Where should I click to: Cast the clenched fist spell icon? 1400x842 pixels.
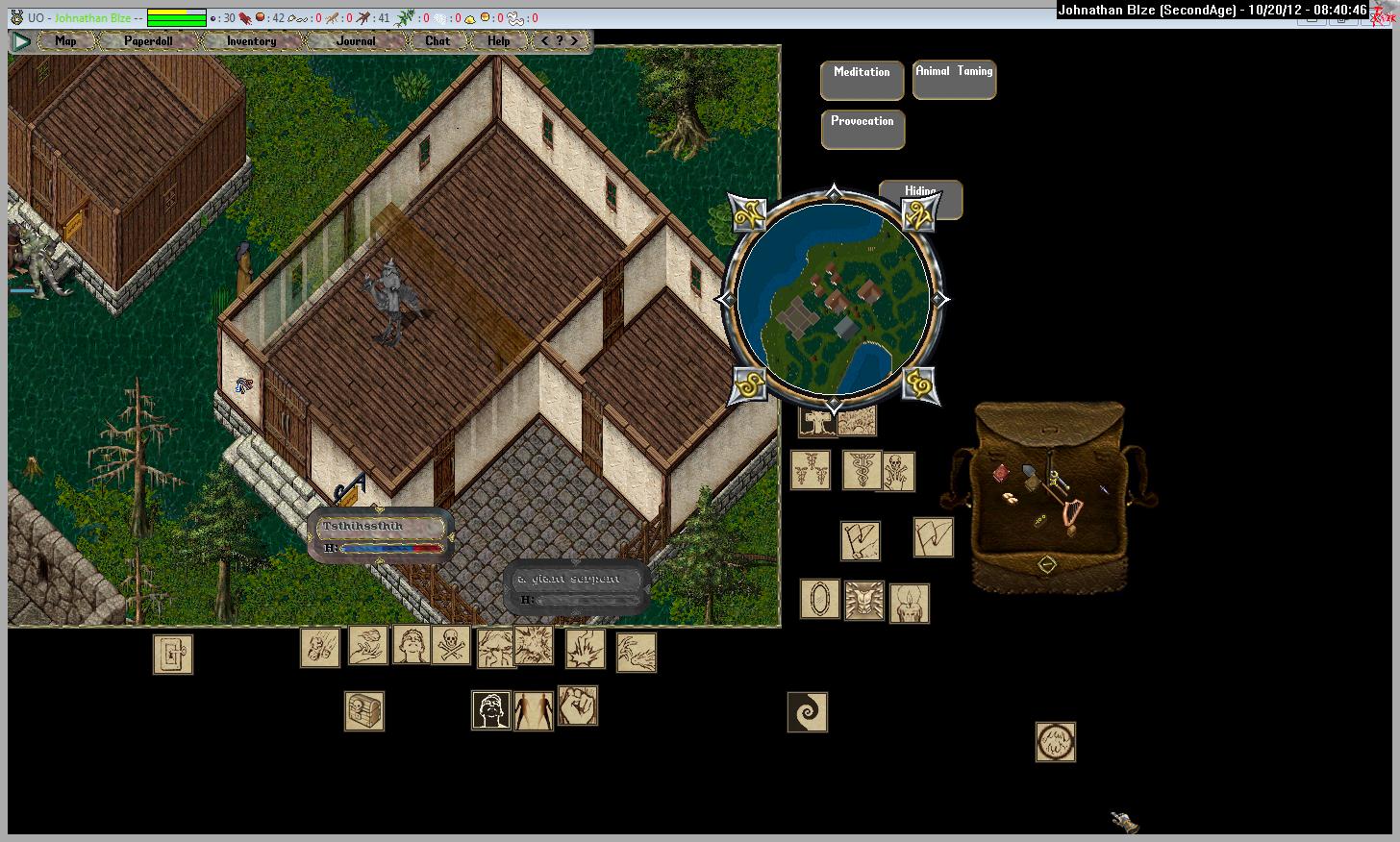578,706
